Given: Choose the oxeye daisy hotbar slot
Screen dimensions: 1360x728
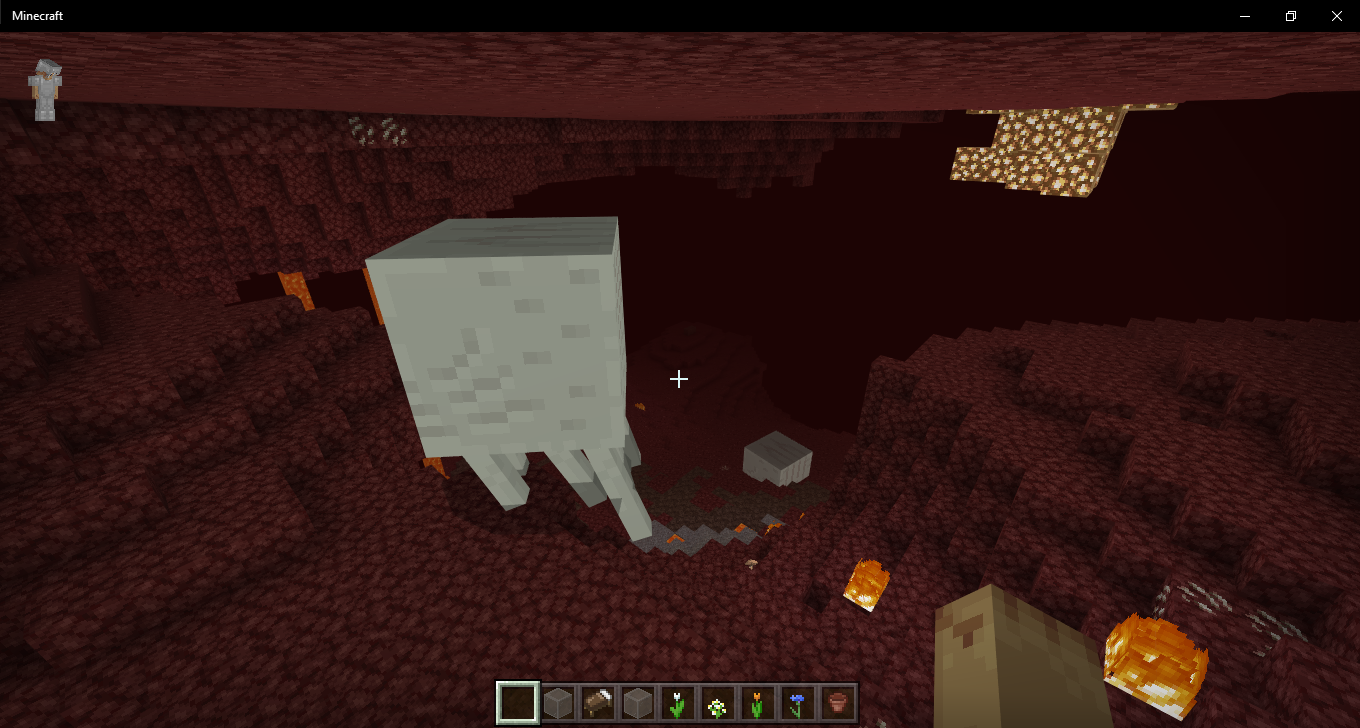Looking at the screenshot, I should (x=718, y=704).
